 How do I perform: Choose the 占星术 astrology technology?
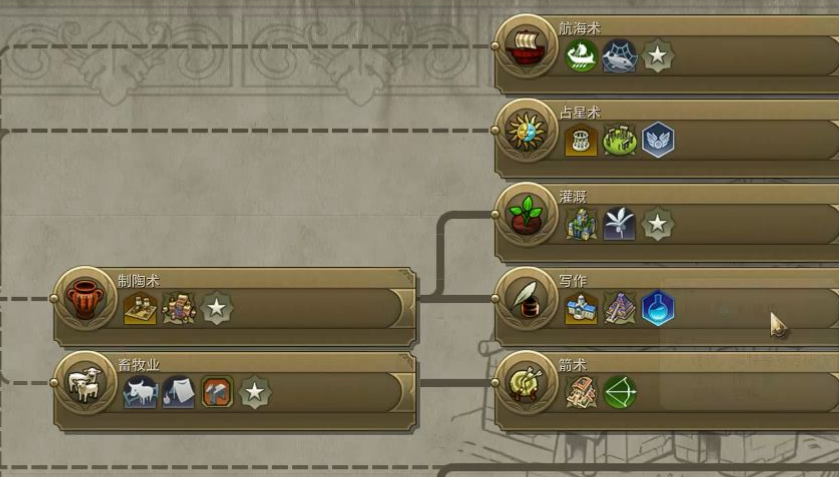click(x=524, y=130)
